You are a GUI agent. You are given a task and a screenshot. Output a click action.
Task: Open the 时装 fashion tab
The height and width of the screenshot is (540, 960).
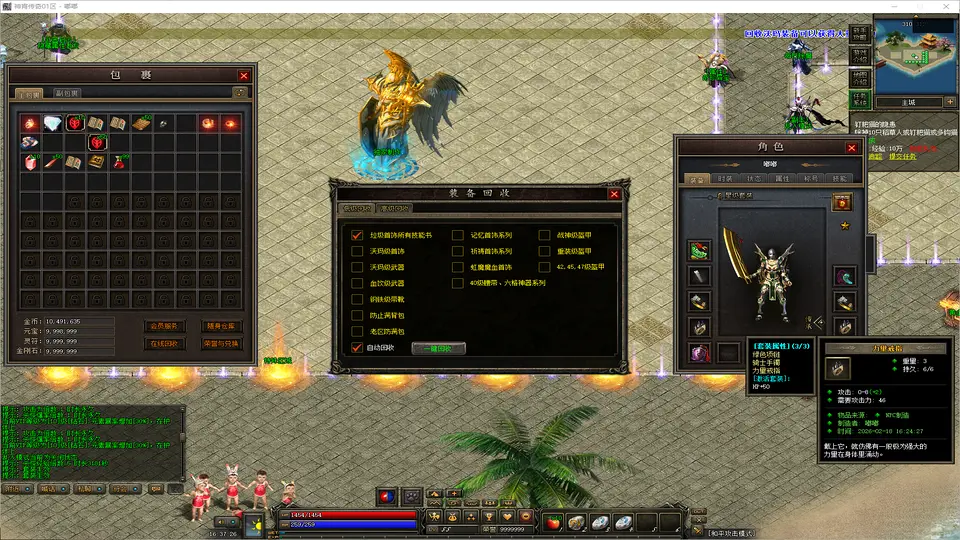[725, 178]
